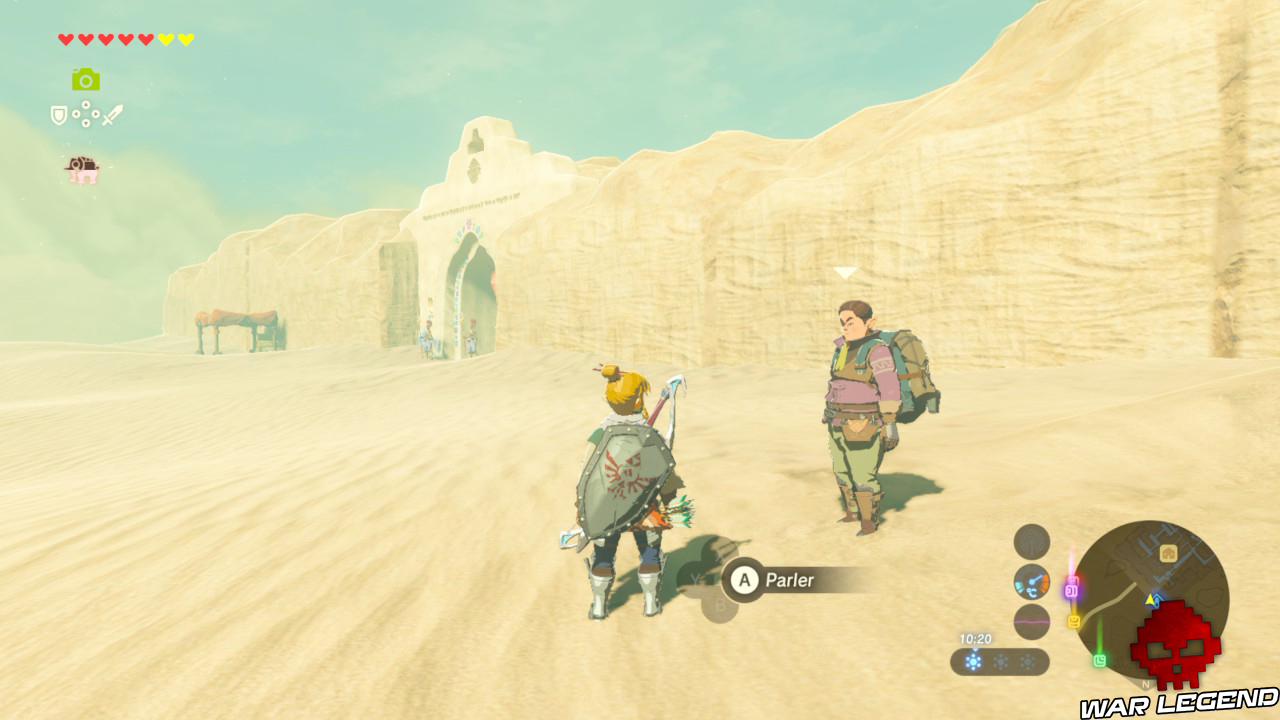
Task: Click the shield icon left of the D-pad
Action: [59, 114]
